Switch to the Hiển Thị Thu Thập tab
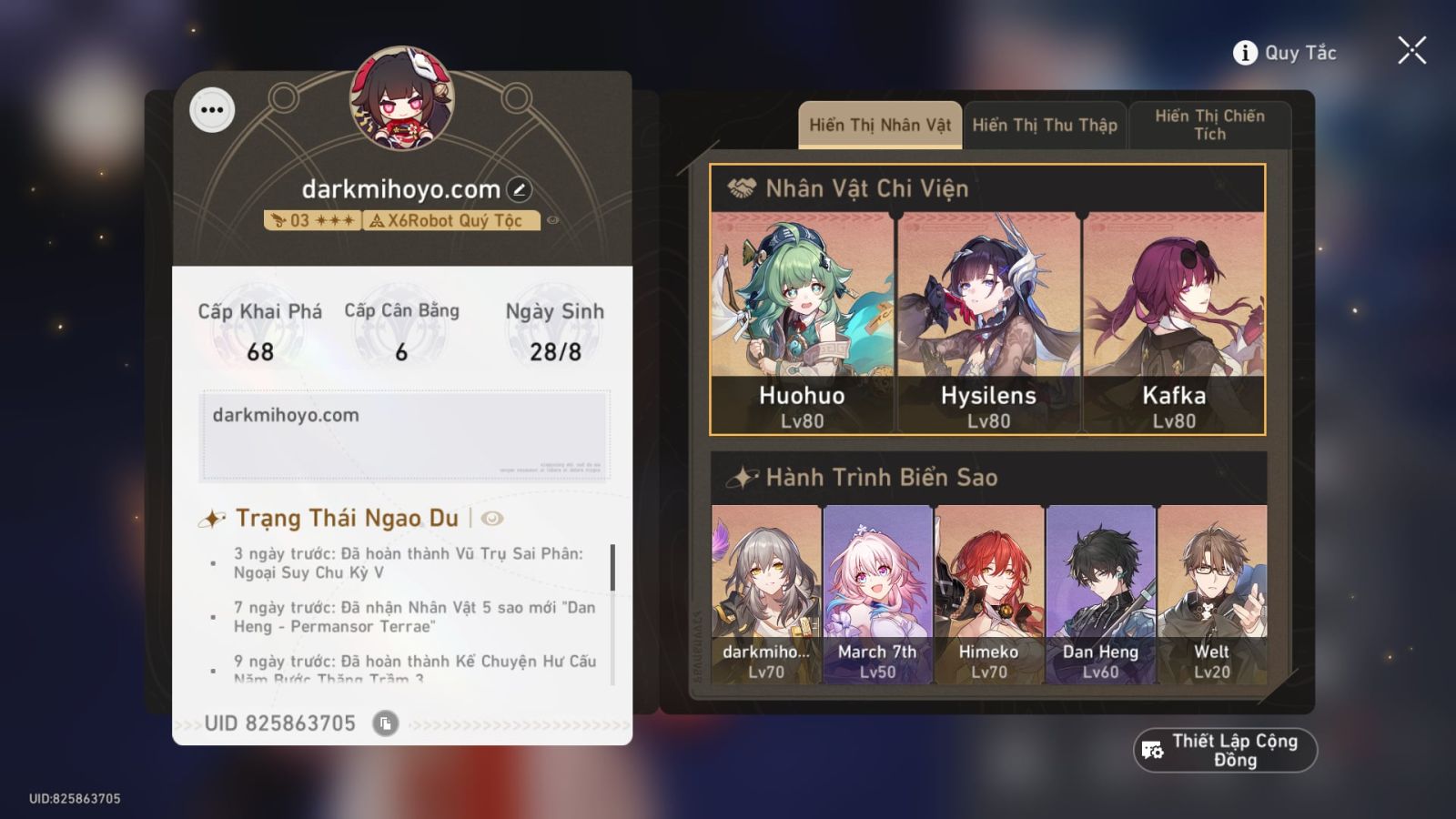The width and height of the screenshot is (1456, 819). (1045, 125)
